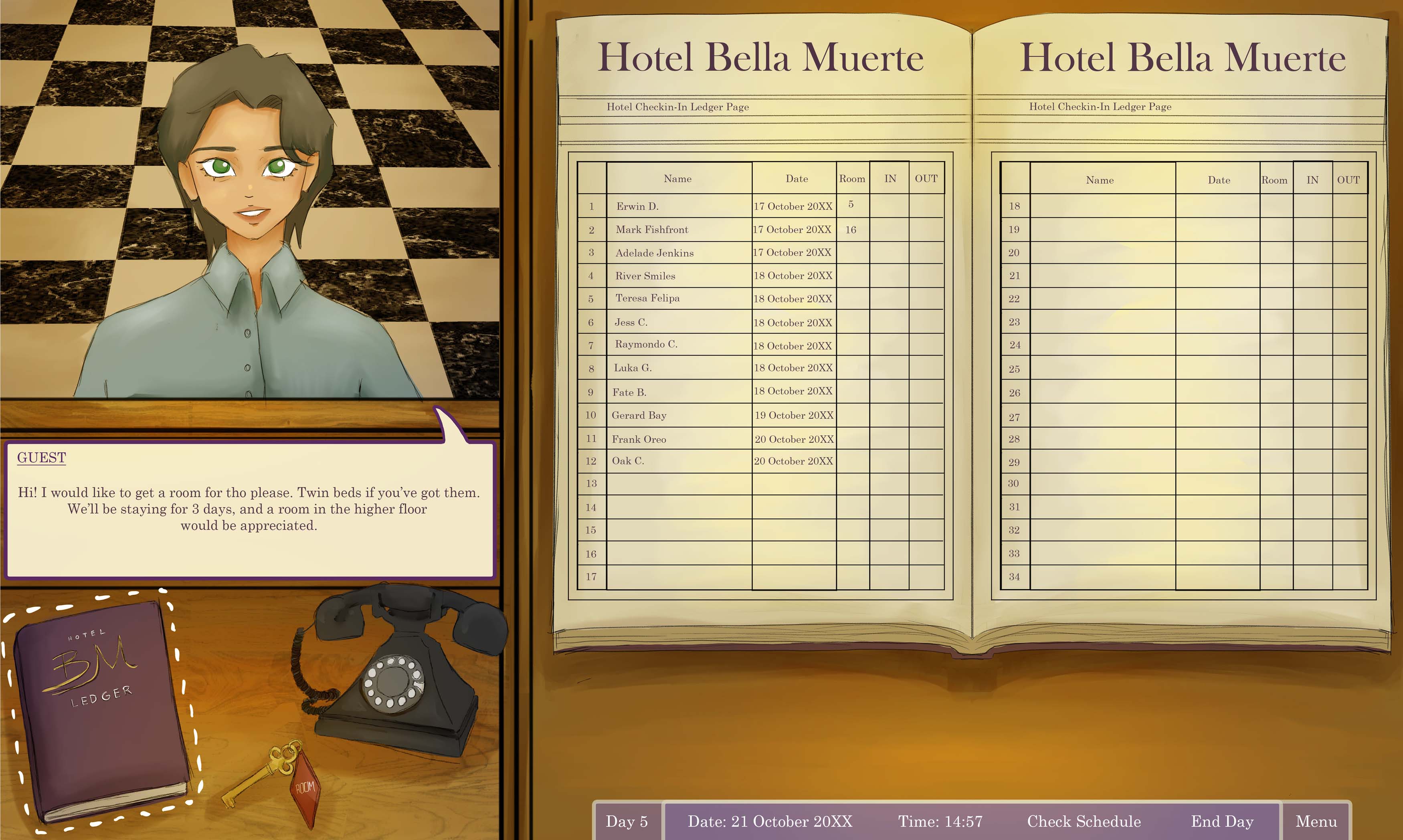
Task: Pick up the gold room key
Action: [x=272, y=775]
